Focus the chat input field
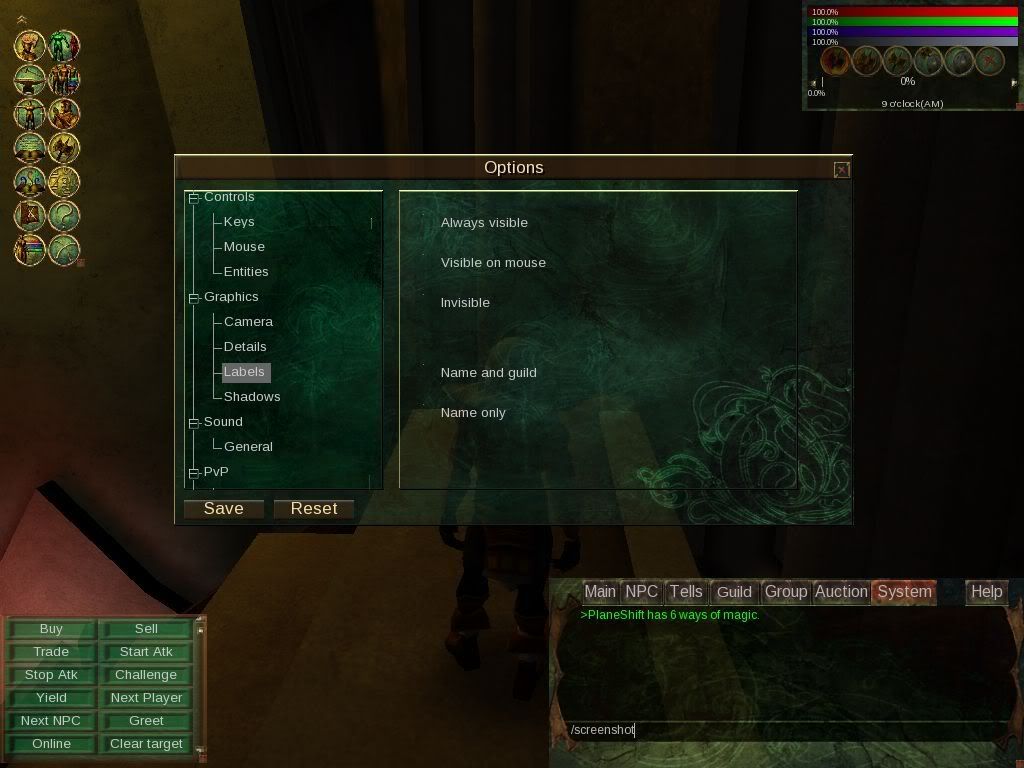1024x768 pixels. (780, 730)
